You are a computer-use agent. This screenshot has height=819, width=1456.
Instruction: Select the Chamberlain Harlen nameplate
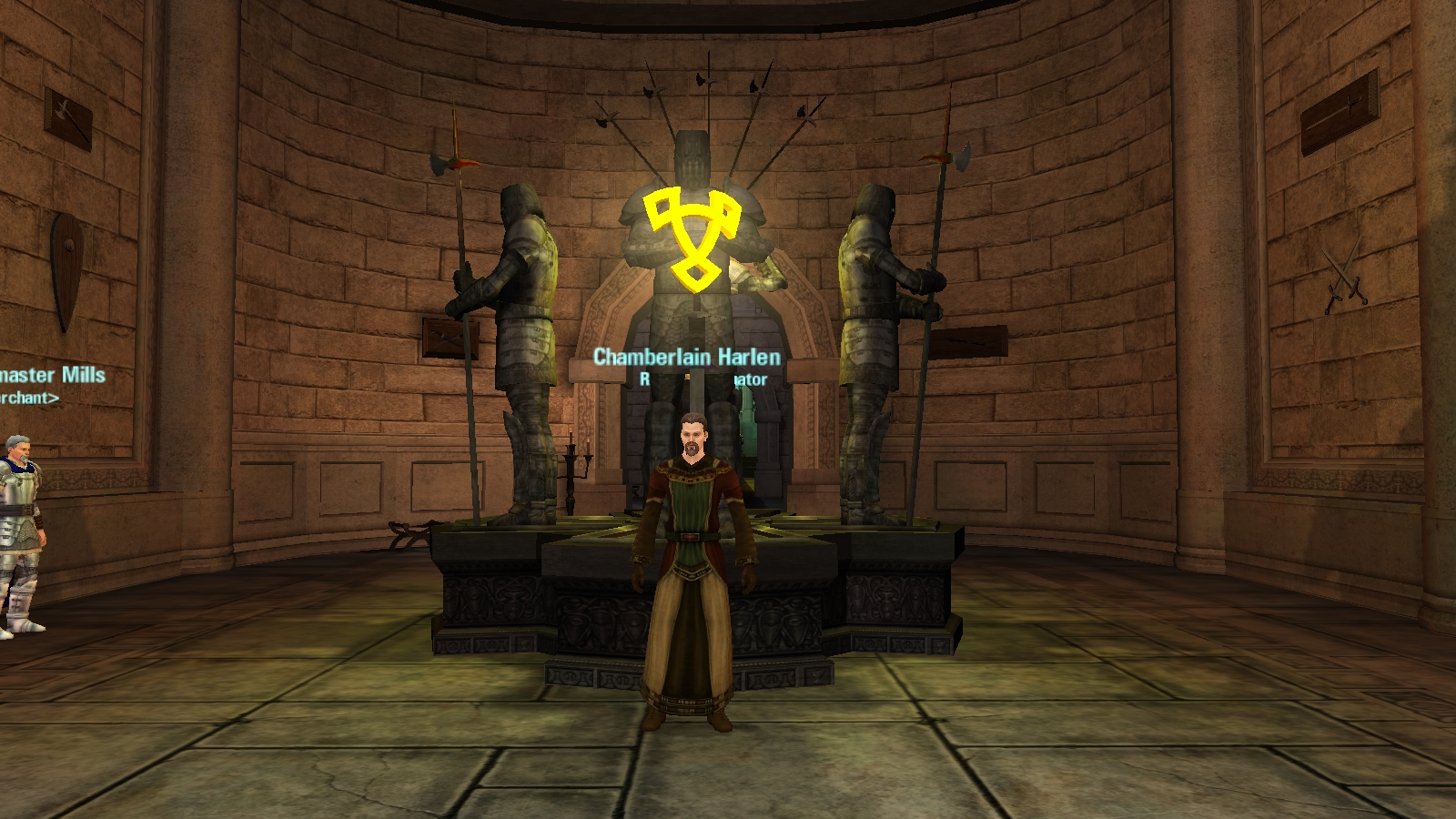point(687,357)
